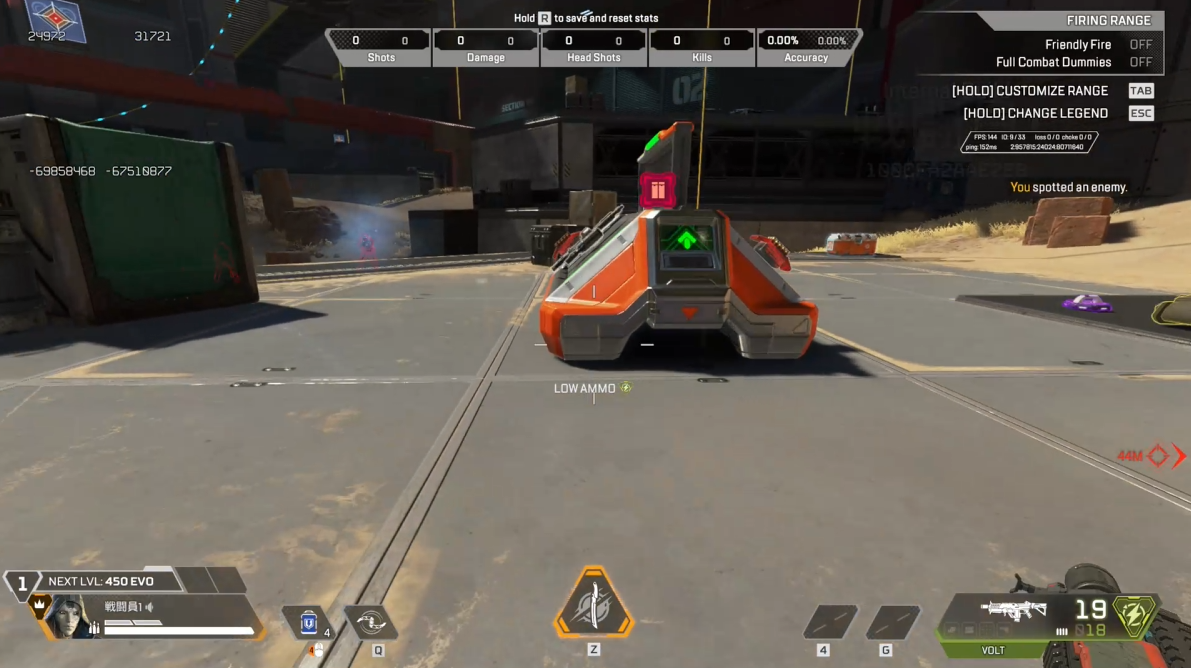Screen dimensions: 1191x668
Task: Open the minimap
Action: pos(56,22)
